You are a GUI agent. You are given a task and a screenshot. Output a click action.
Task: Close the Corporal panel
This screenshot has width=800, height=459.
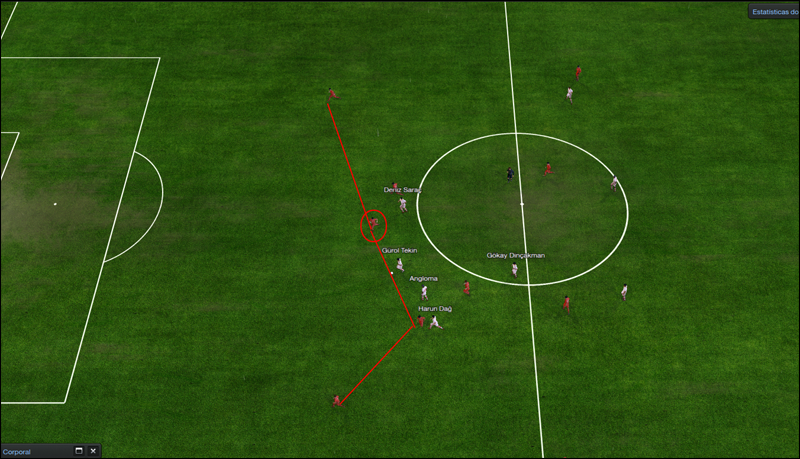coord(93,452)
